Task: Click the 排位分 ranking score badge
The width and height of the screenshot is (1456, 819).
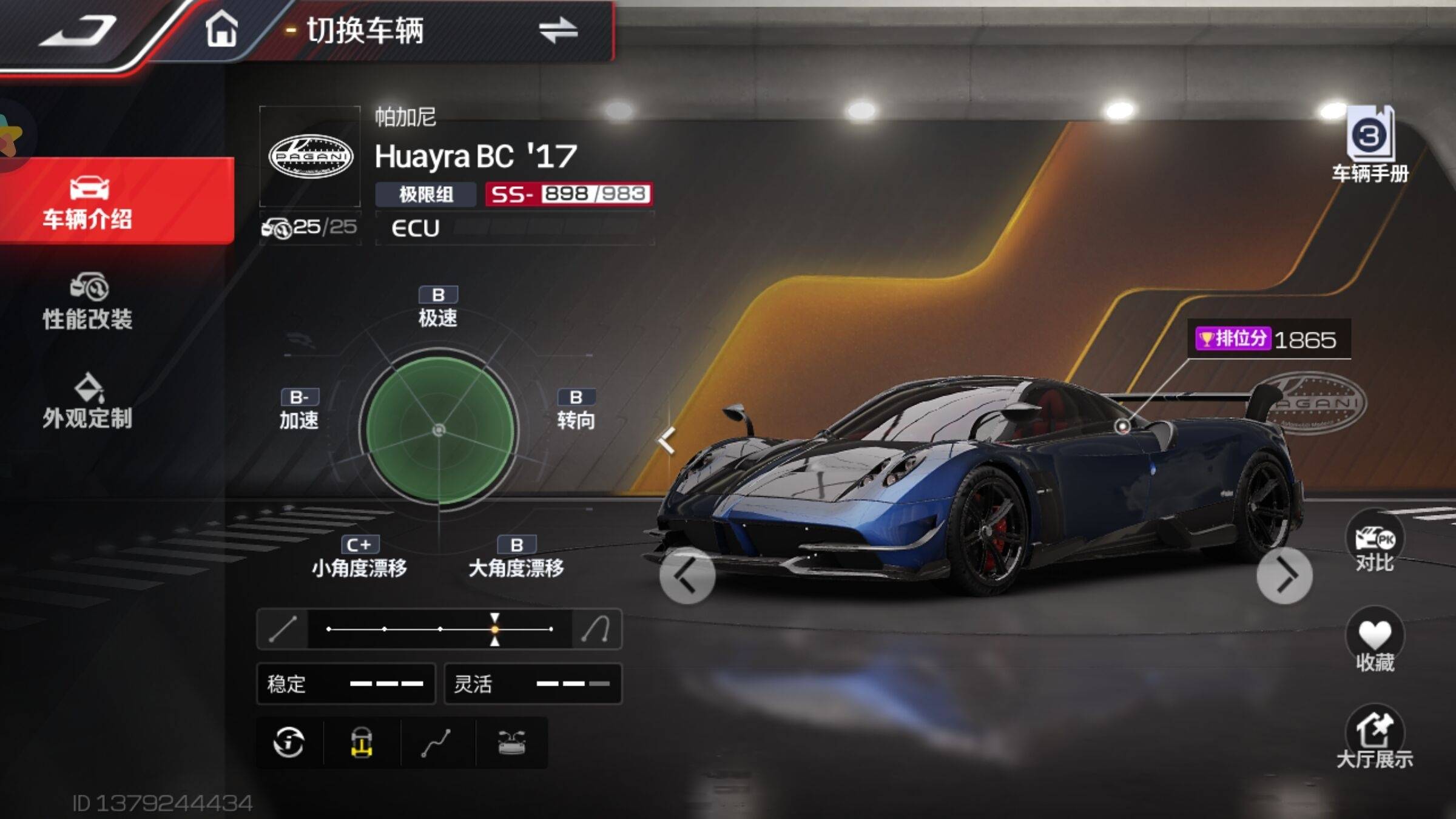Action: tap(1268, 339)
